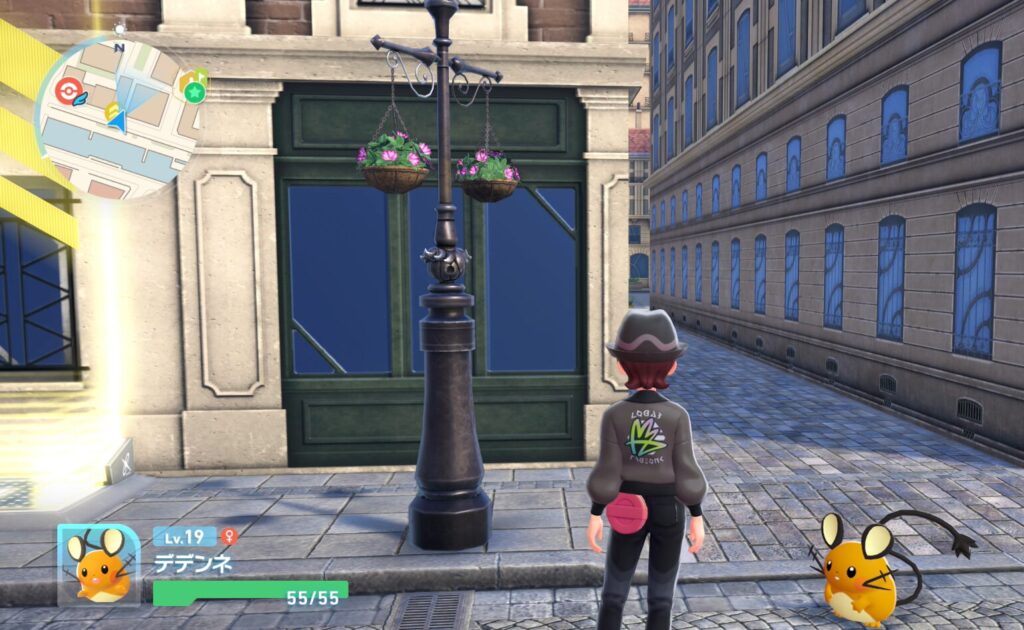Click the green star marker on minimap
Viewport: 1024px width, 630px height.
pos(193,91)
